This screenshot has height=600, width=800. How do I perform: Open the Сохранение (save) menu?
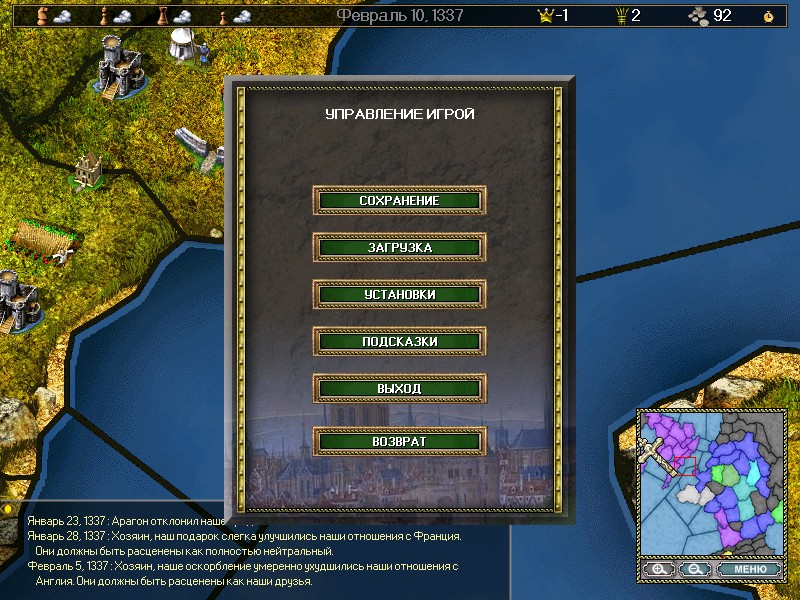[399, 200]
